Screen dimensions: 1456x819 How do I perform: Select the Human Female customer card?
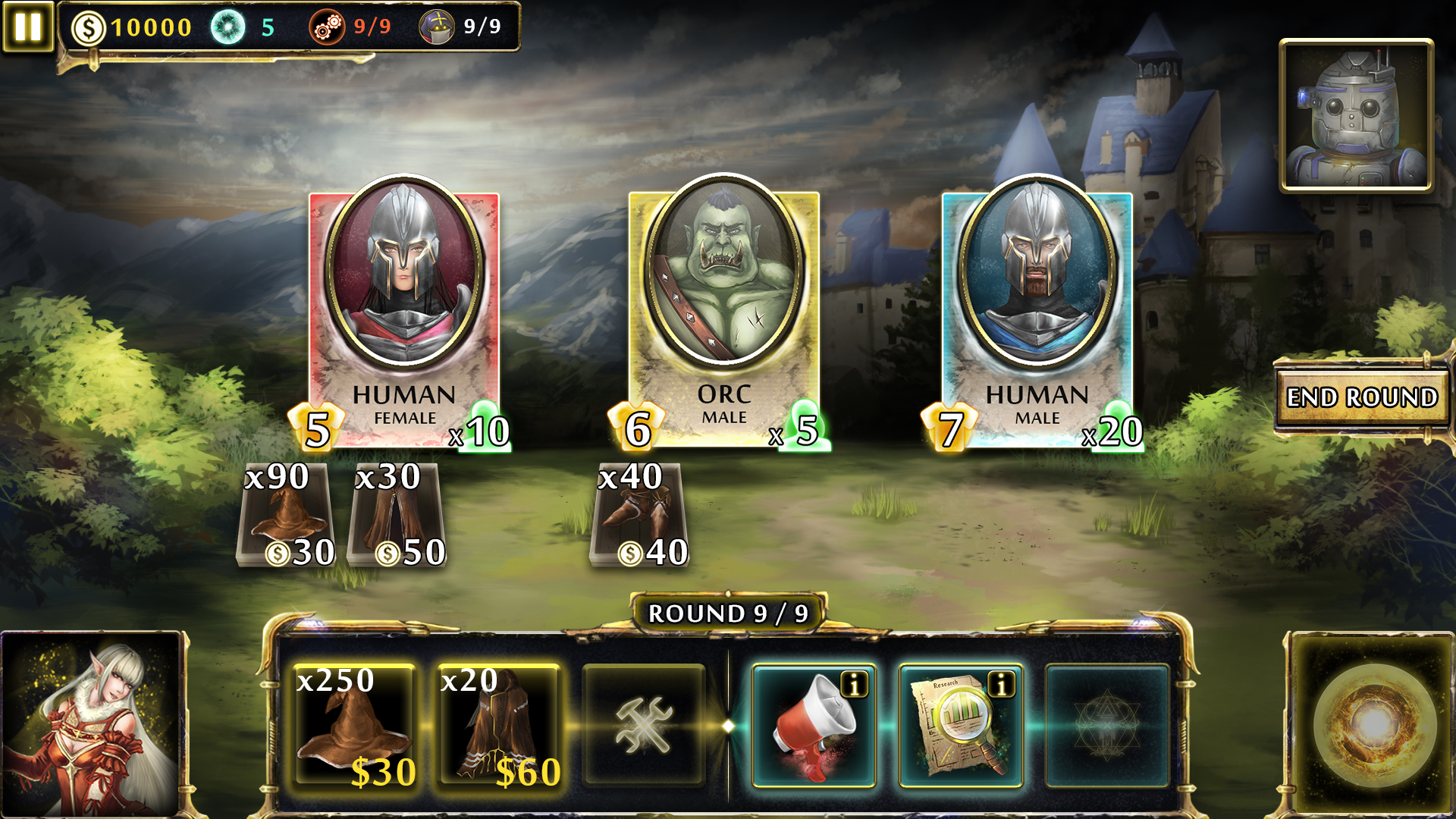coord(403,311)
